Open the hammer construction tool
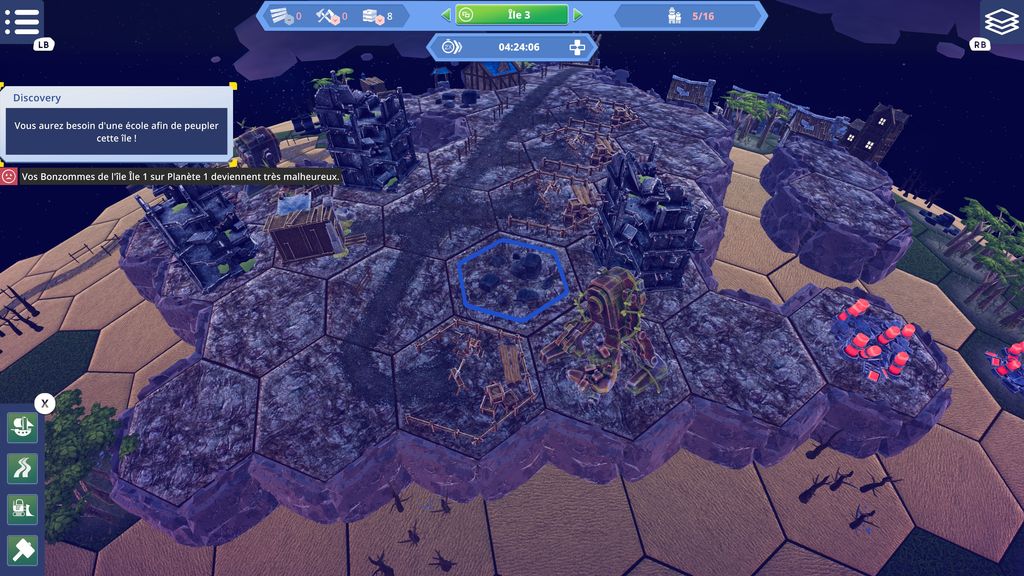 tap(22, 549)
